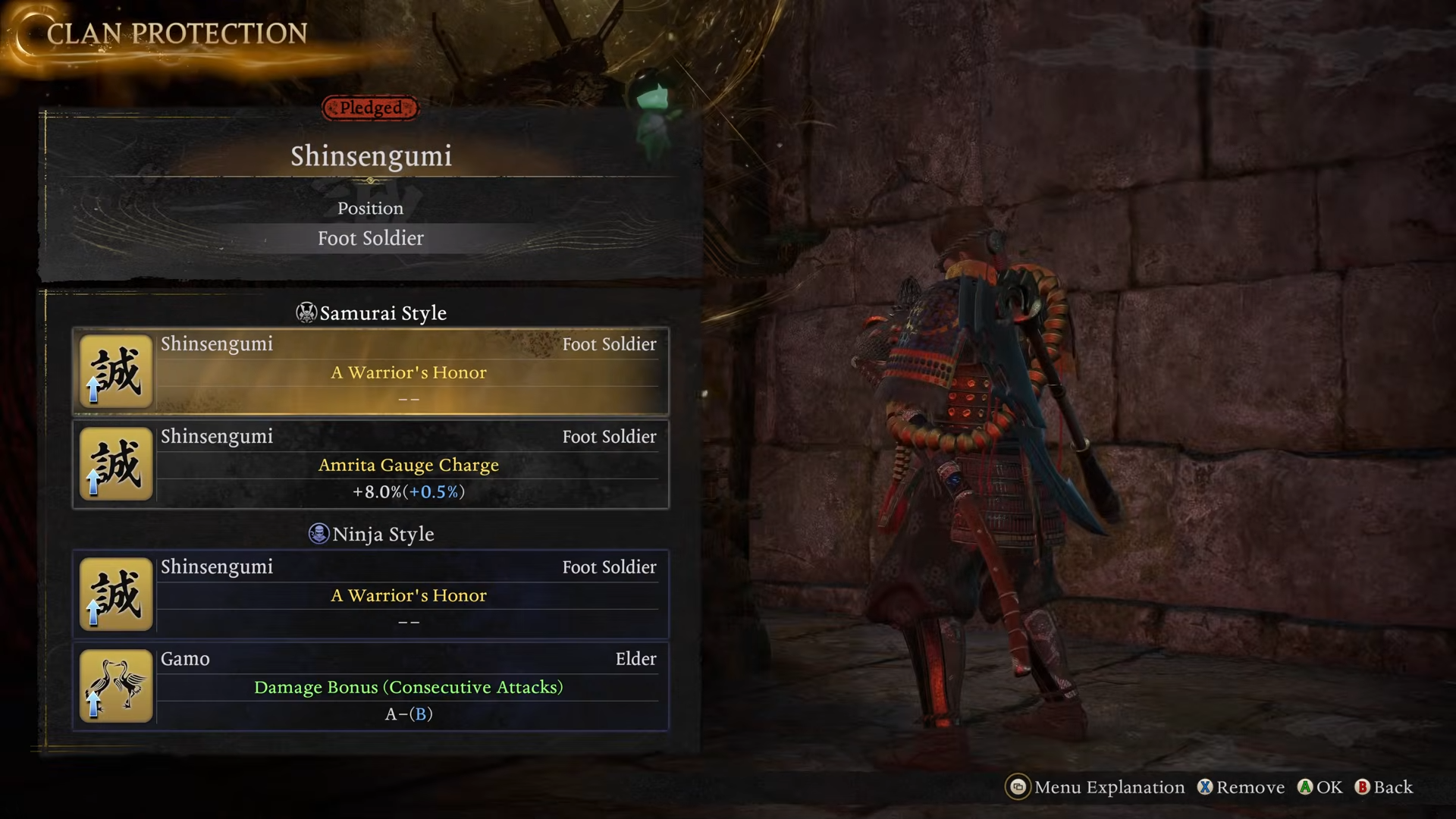1456x819 pixels.
Task: Open the Menu Explanation
Action: pyautogui.click(x=1095, y=787)
